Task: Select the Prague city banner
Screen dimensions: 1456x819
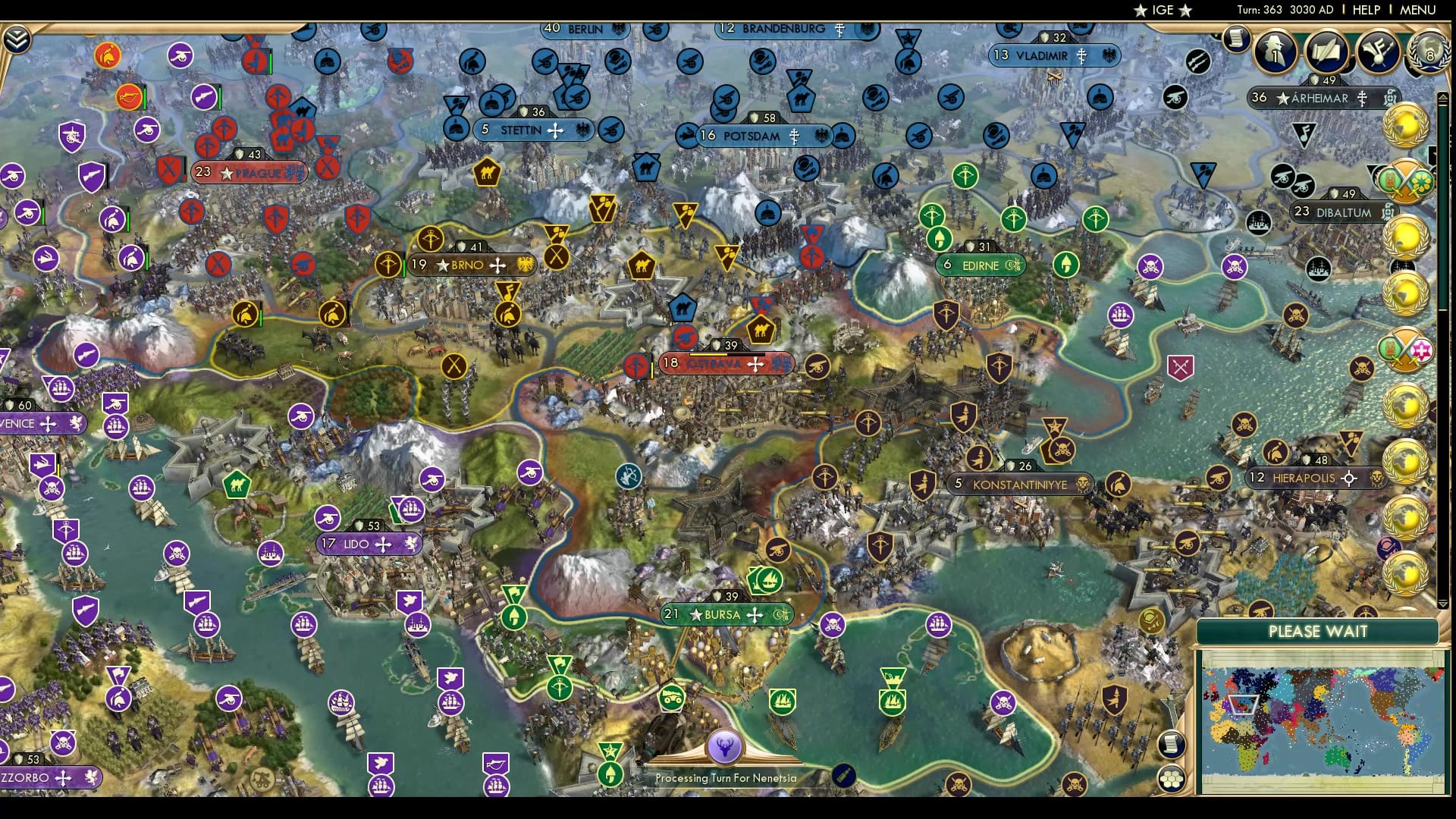Action: pos(250,172)
